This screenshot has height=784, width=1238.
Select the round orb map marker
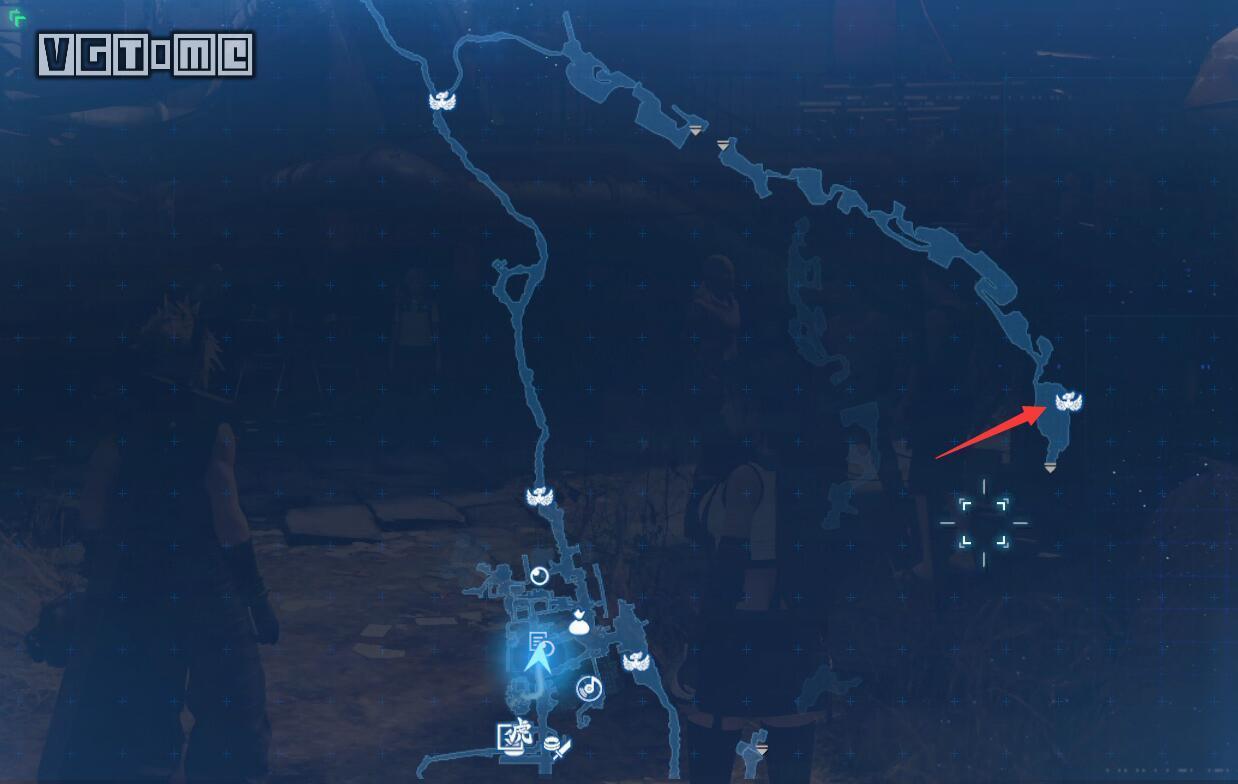[539, 576]
